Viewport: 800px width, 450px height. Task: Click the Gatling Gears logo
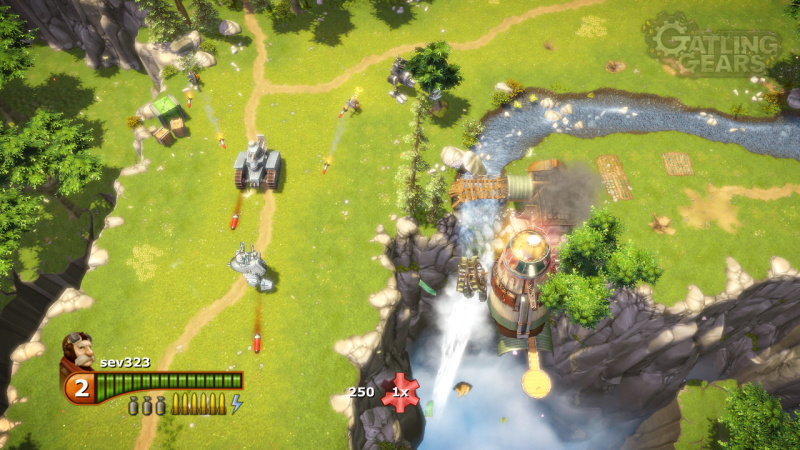pyautogui.click(x=712, y=45)
